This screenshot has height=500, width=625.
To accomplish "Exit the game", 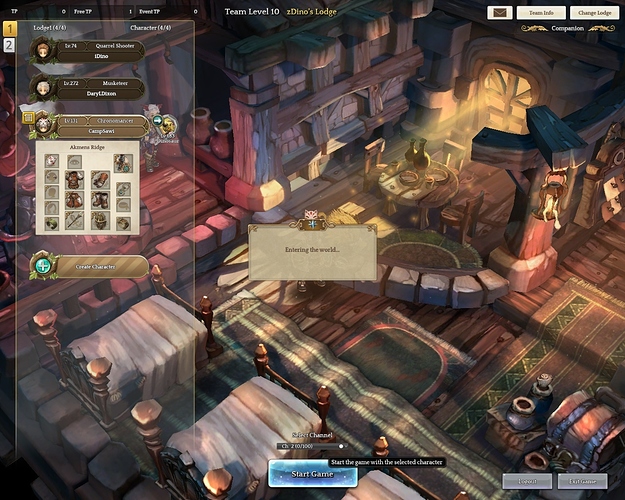I will [581, 481].
